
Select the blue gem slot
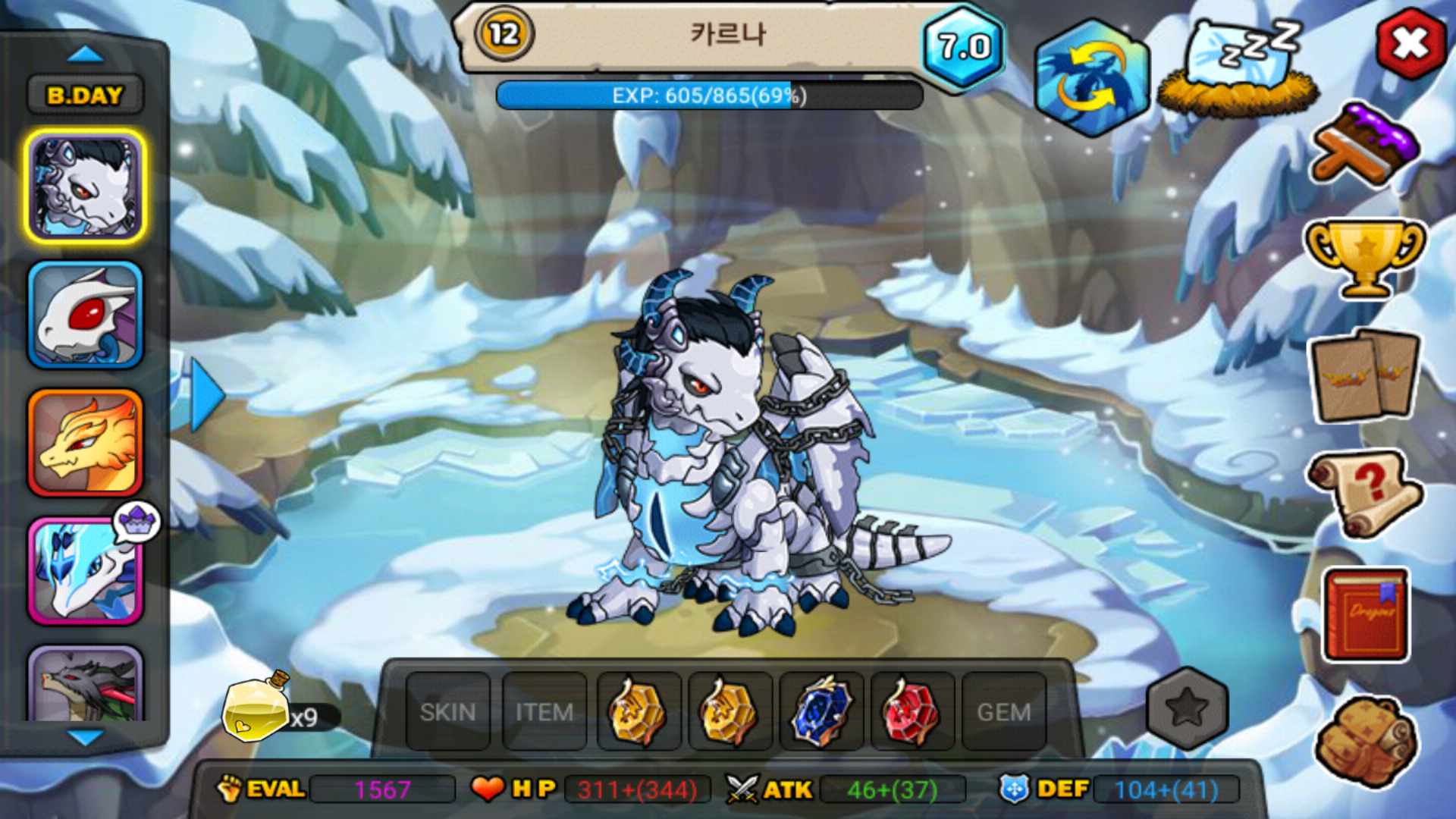click(x=821, y=712)
